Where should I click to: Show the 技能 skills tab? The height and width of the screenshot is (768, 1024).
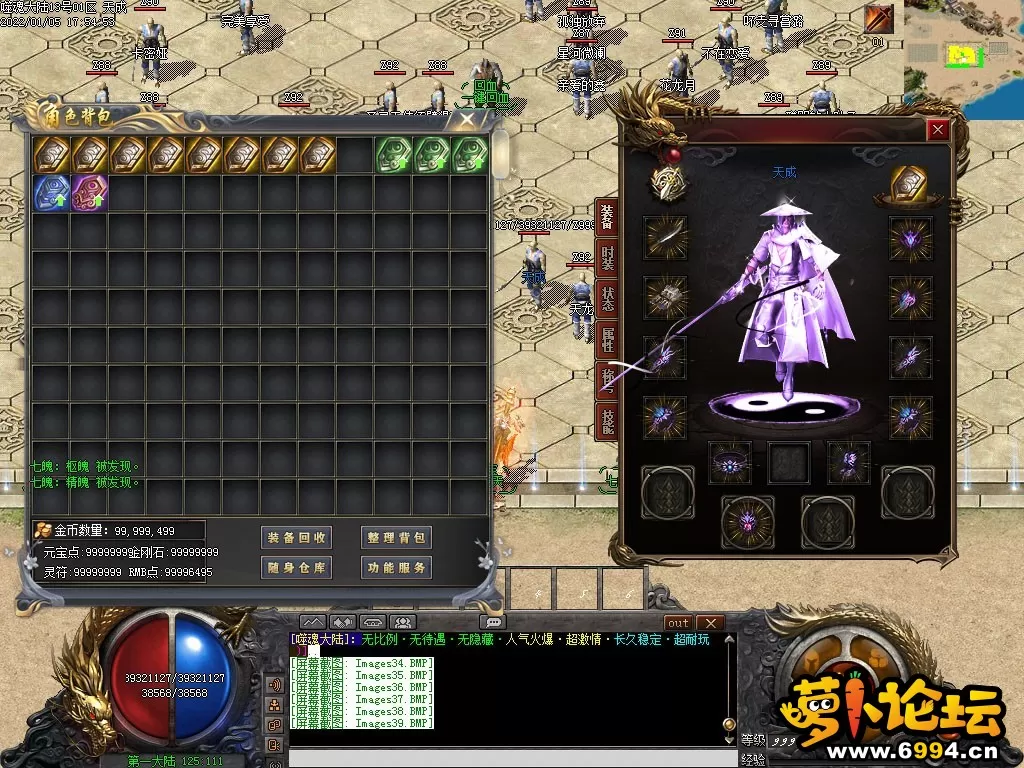coord(607,422)
